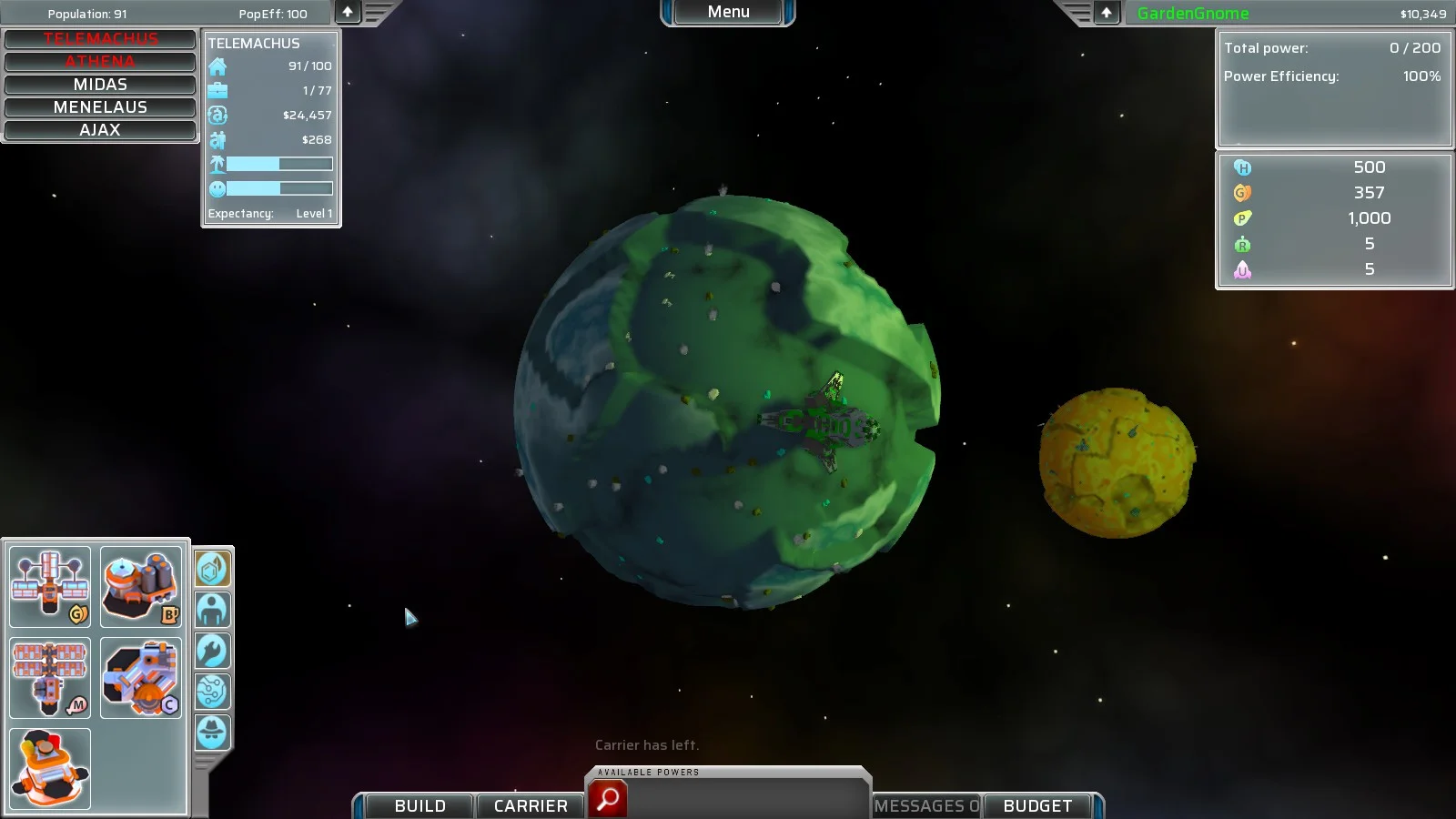Image resolution: width=1456 pixels, height=819 pixels.
Task: Select planet ATHENA from the list
Action: (100, 62)
